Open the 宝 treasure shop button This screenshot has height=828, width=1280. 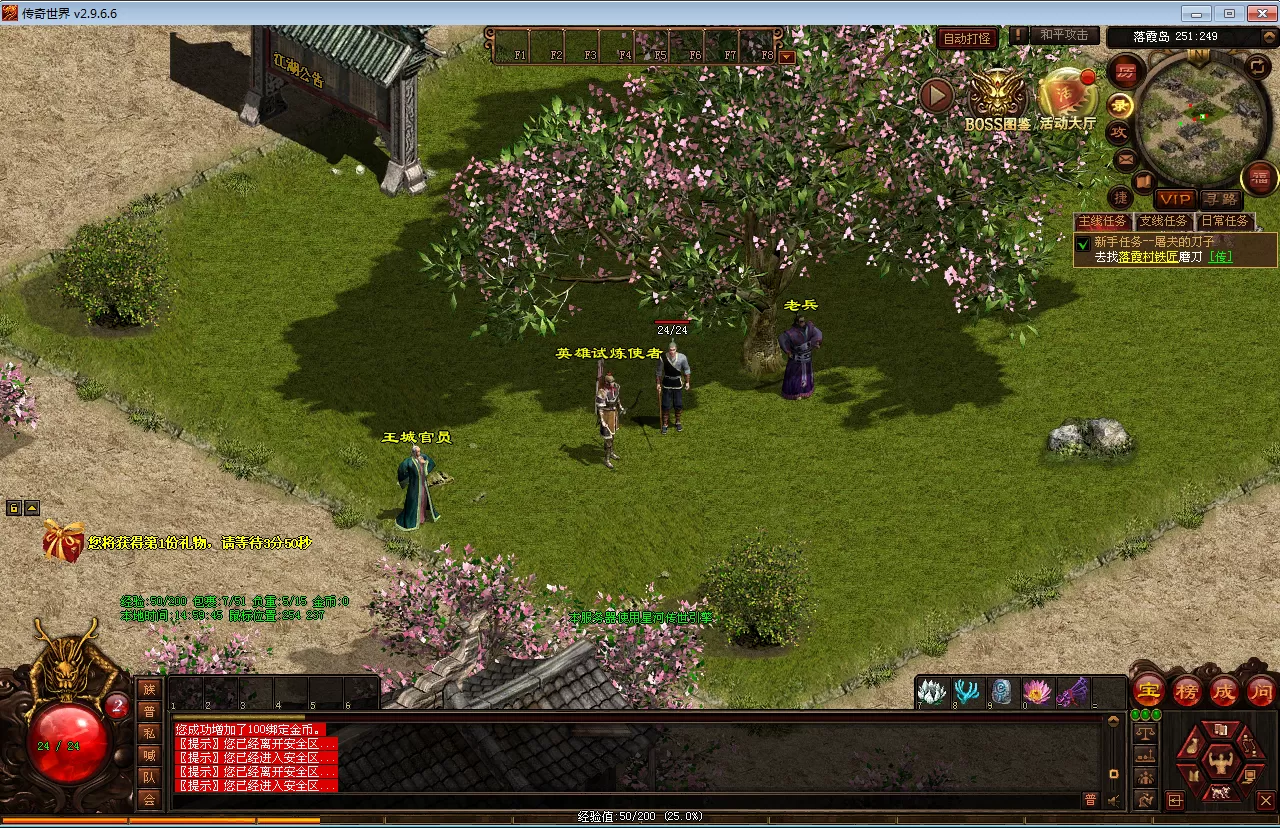[1146, 691]
